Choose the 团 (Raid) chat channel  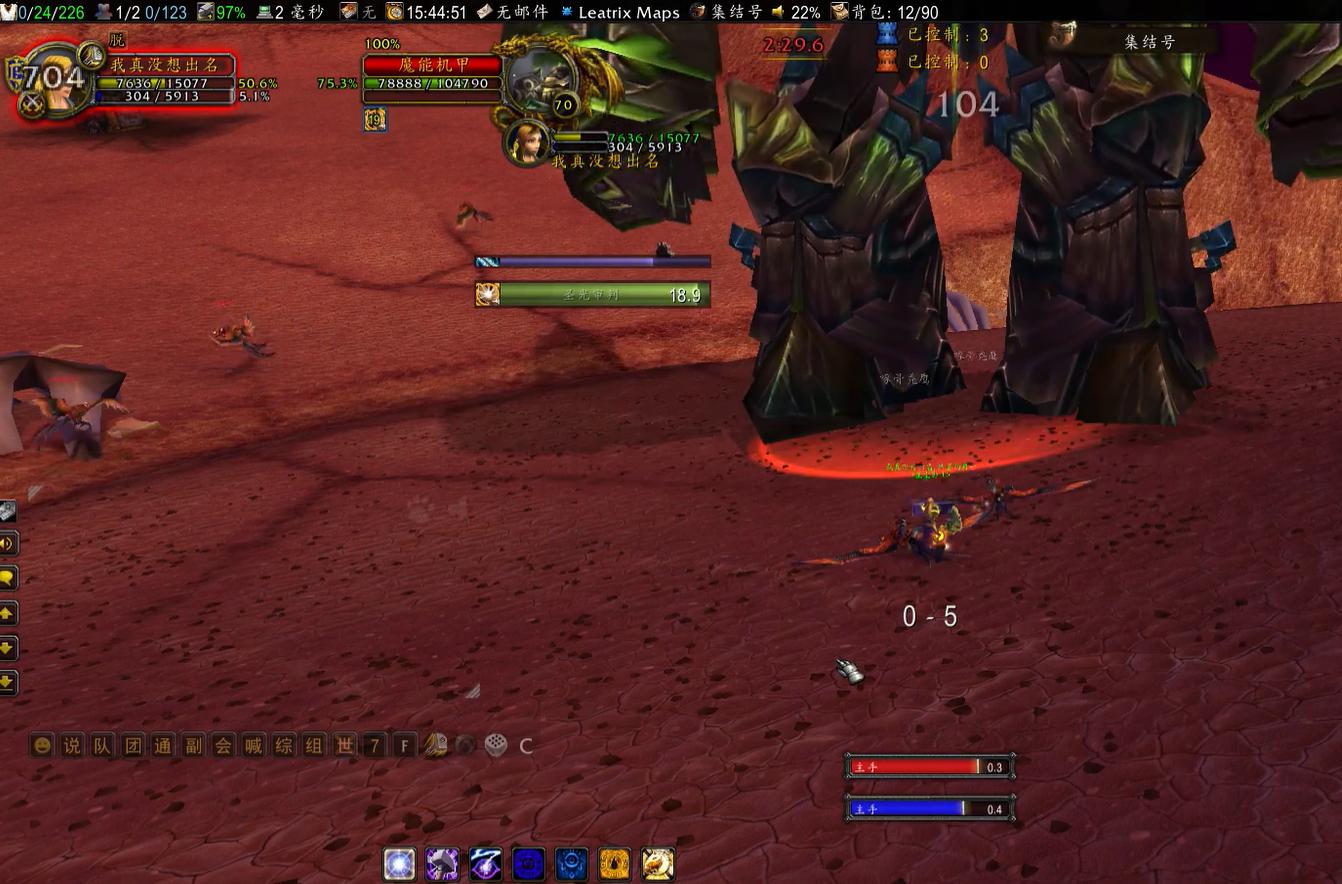pos(133,745)
